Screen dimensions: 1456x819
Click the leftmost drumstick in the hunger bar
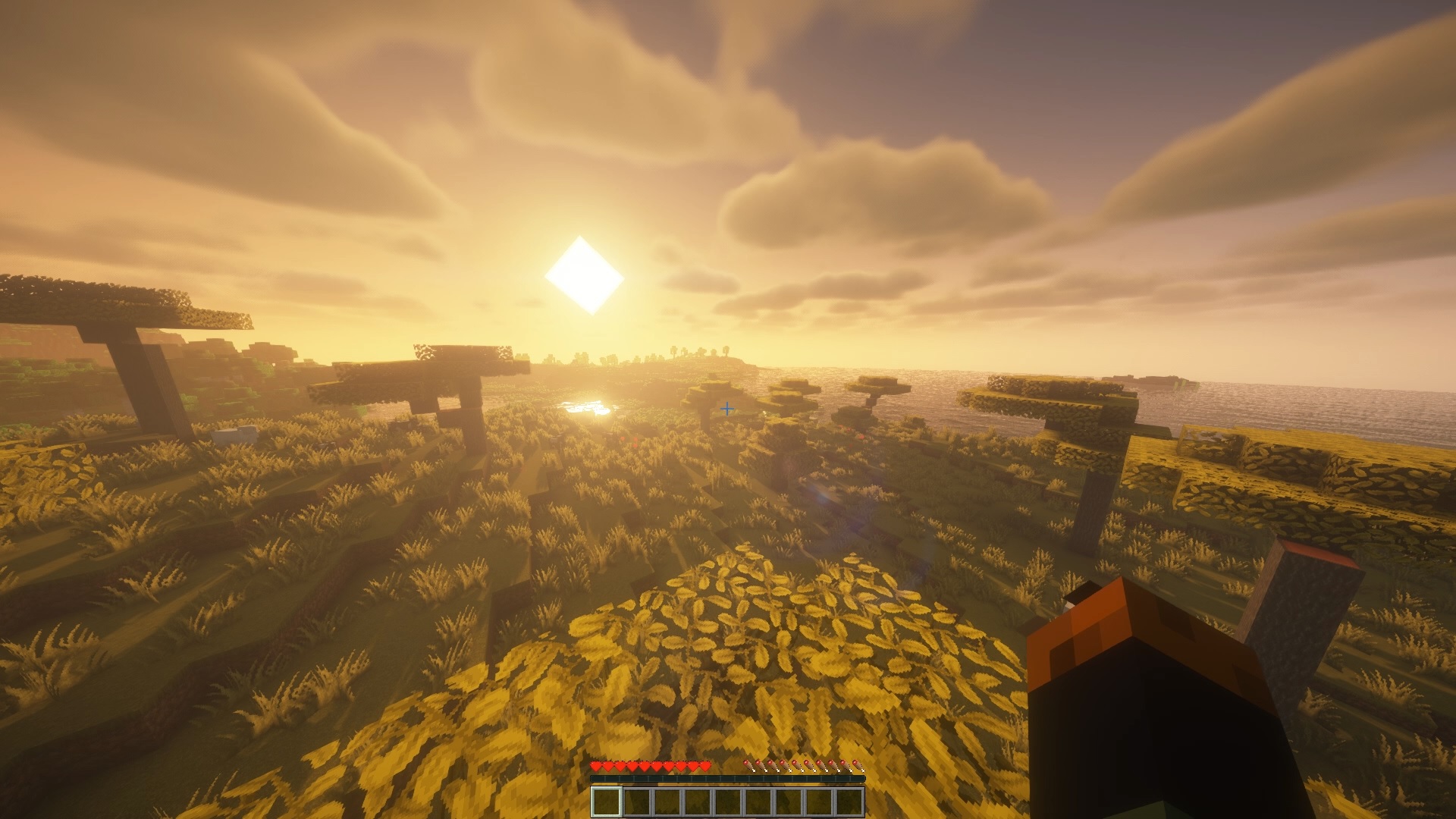pos(749,766)
